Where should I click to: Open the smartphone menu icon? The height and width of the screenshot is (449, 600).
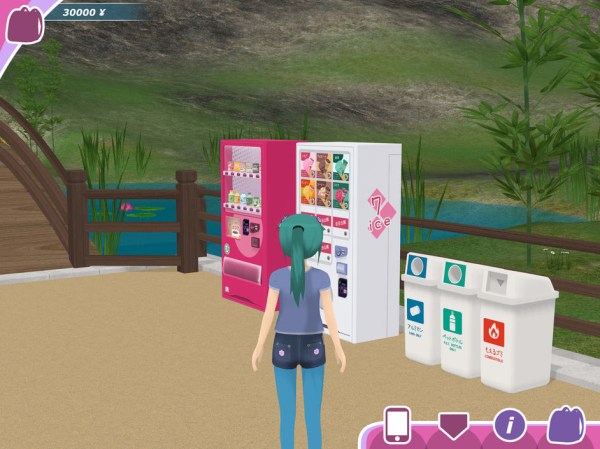pos(397,424)
